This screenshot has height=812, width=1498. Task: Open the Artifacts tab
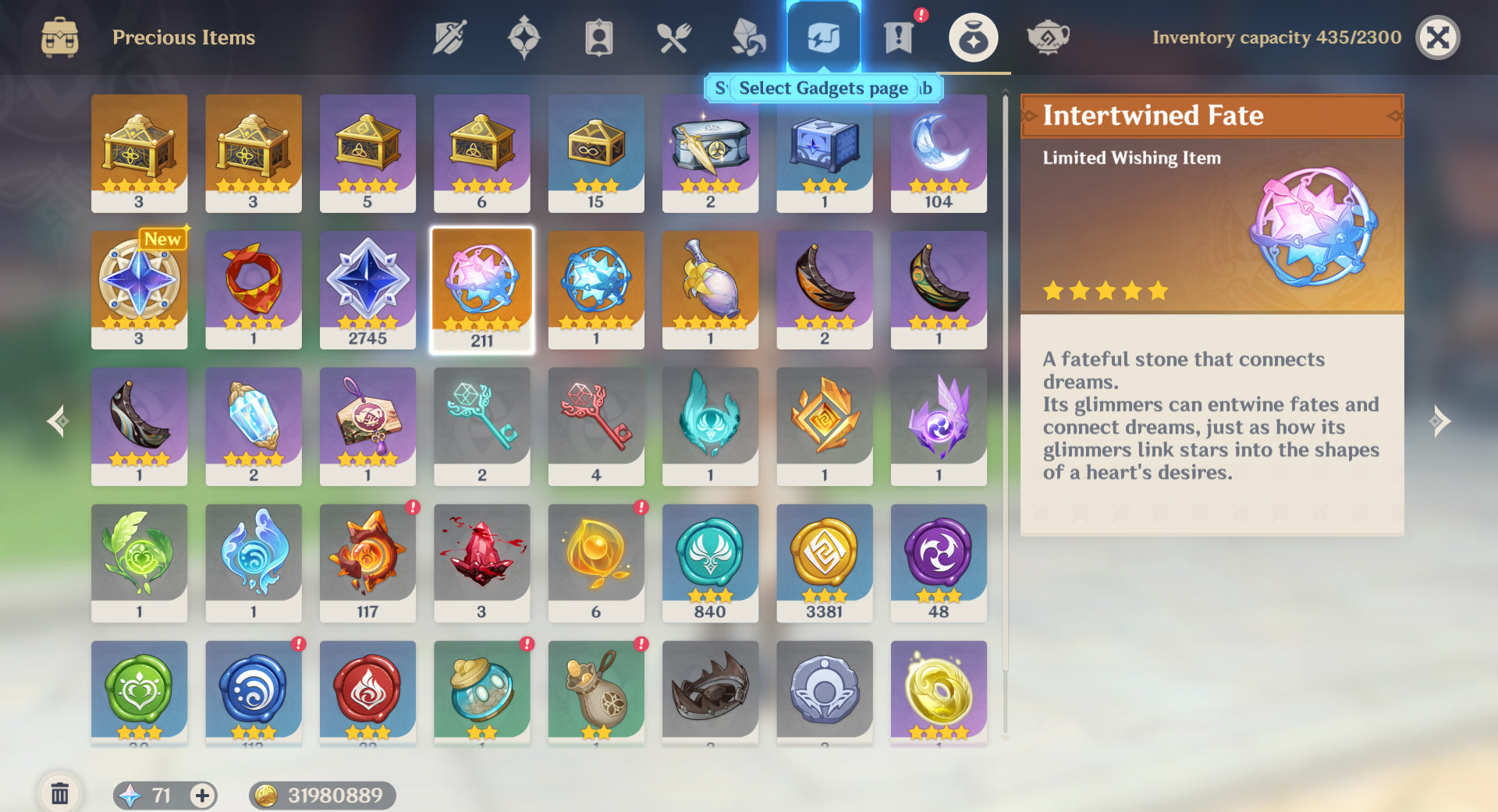point(524,37)
